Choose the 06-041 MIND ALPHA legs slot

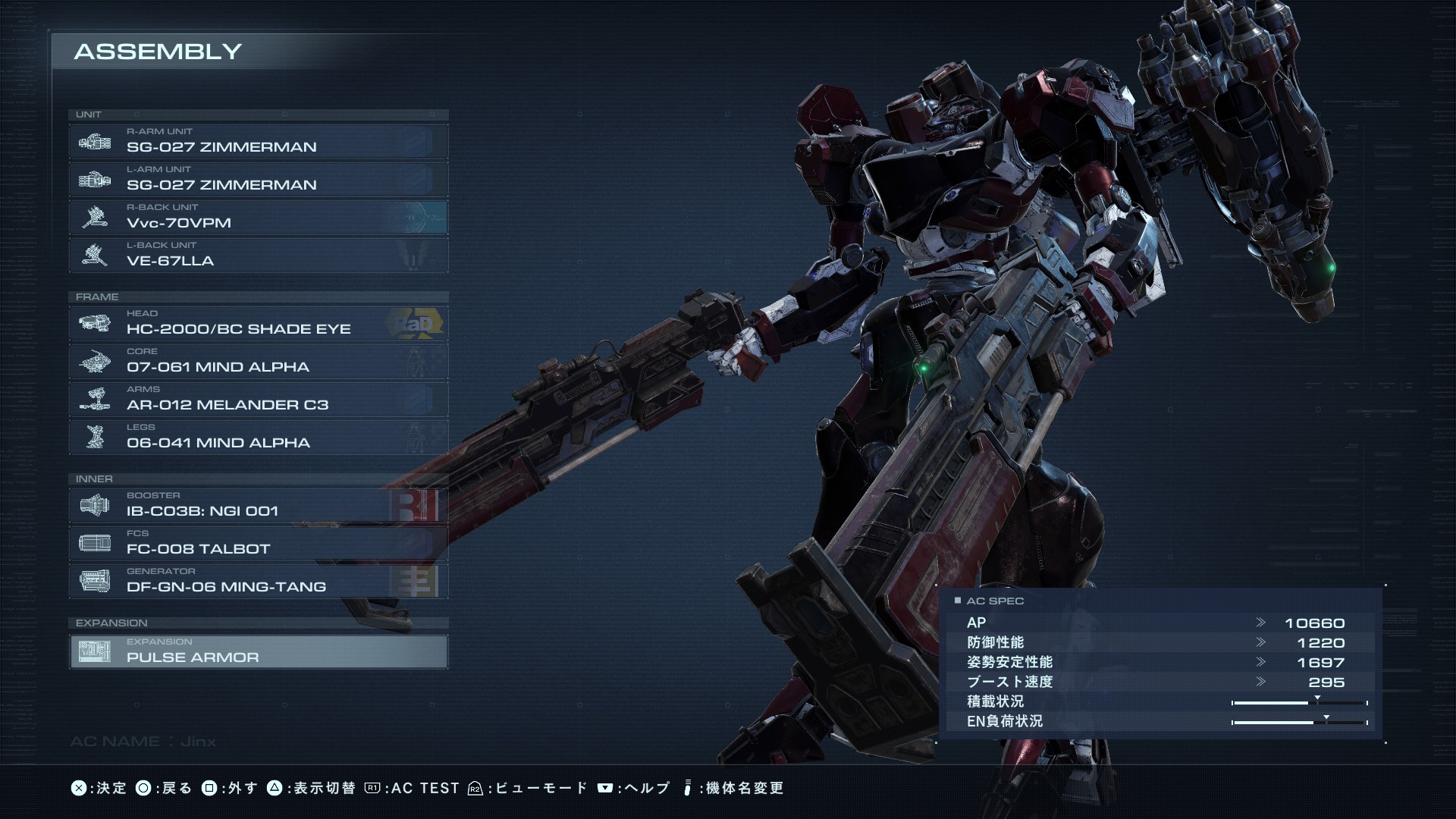tap(259, 437)
